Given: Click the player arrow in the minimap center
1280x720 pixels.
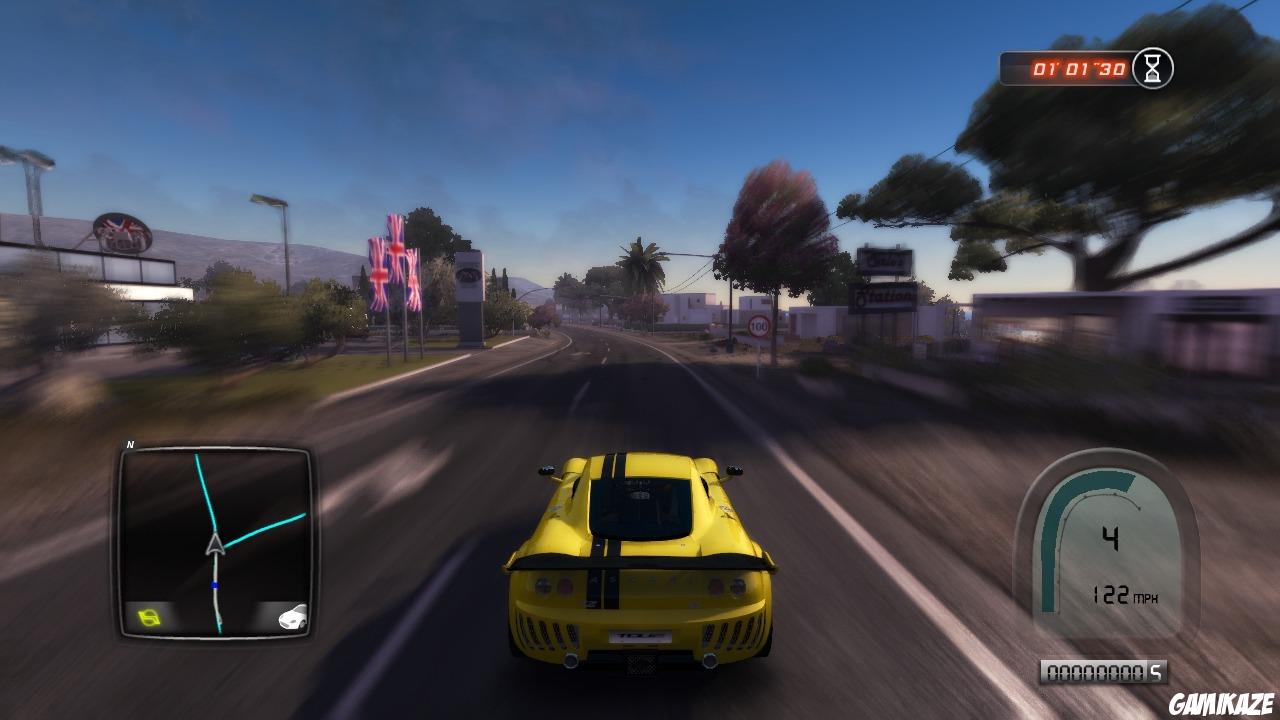Looking at the screenshot, I should 213,544.
